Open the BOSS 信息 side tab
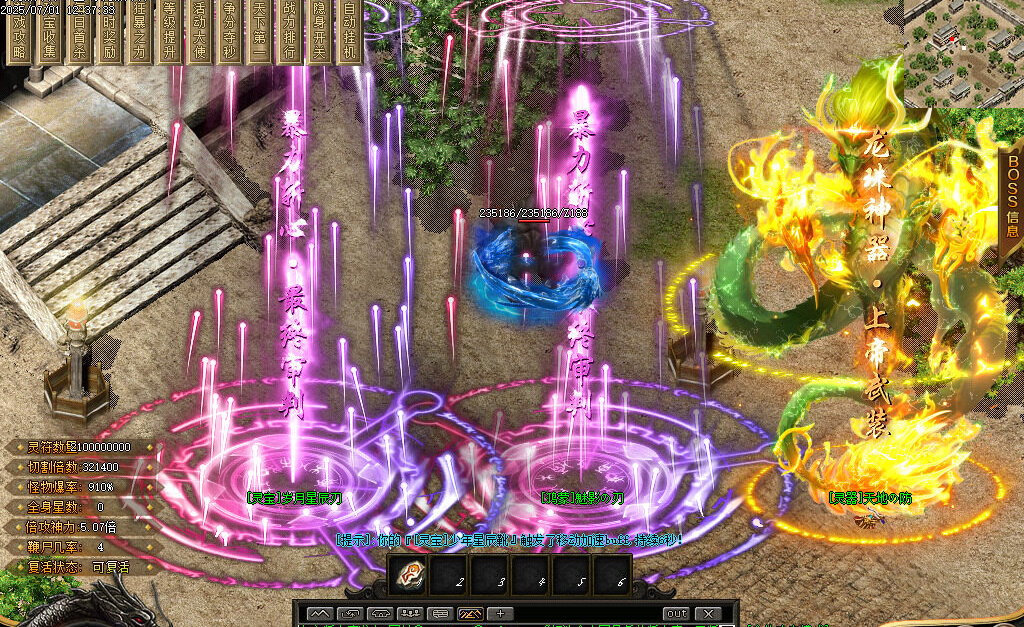Screen dimensions: 1024x627 click(x=1012, y=197)
